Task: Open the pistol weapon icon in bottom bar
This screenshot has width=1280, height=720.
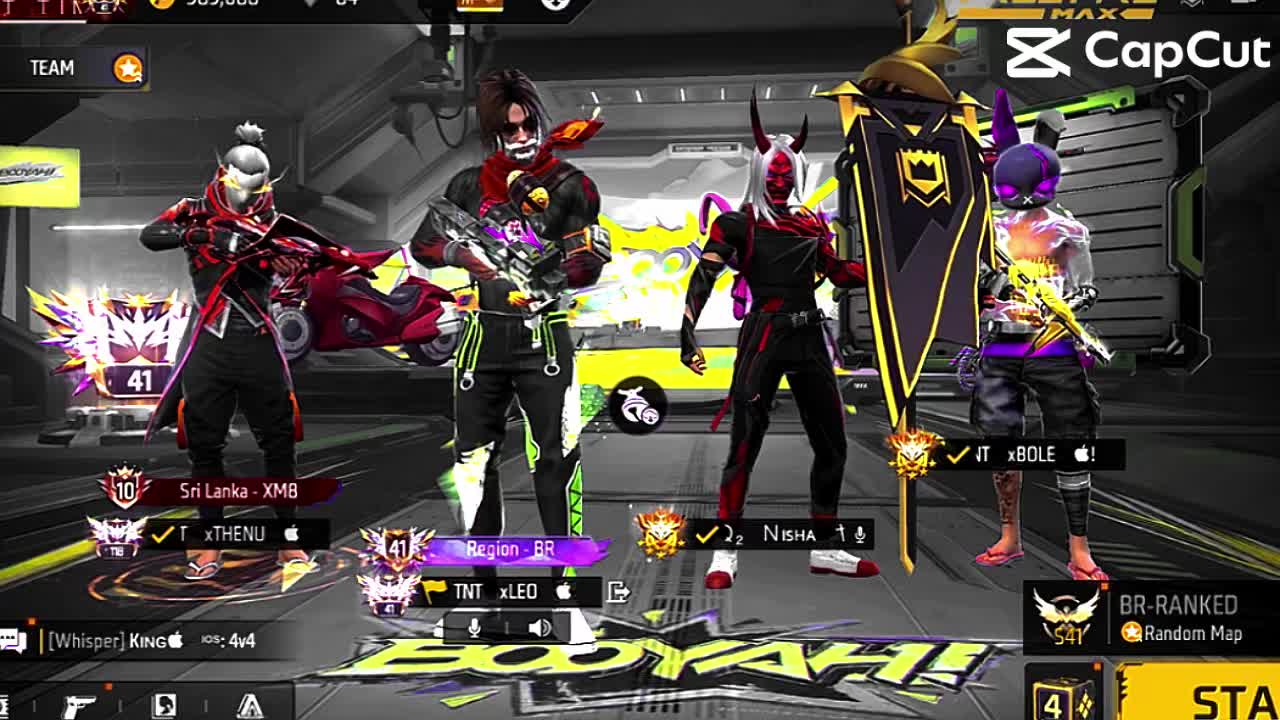Action: [79, 705]
